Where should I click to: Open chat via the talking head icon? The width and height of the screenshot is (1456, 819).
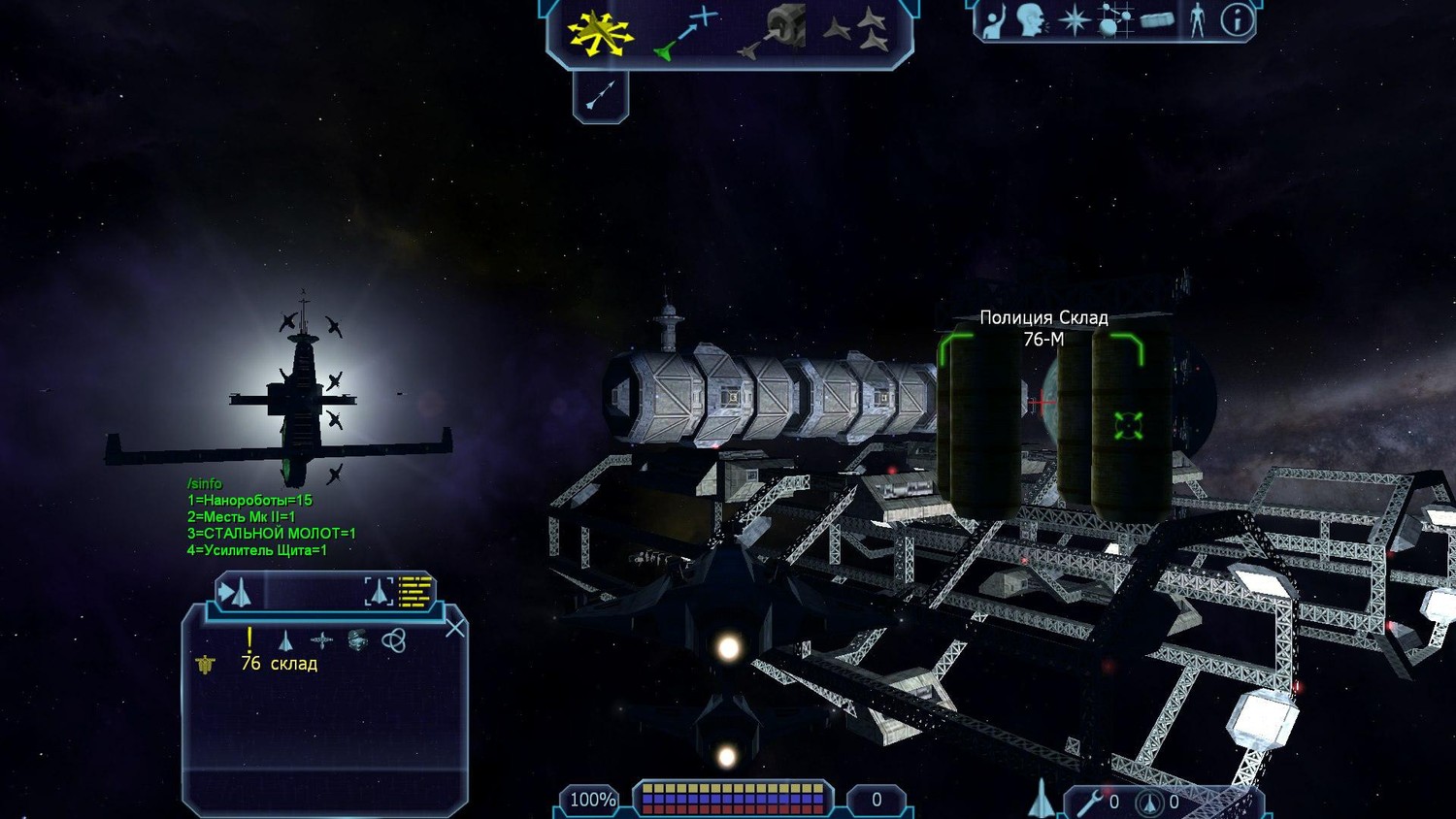[1030, 20]
